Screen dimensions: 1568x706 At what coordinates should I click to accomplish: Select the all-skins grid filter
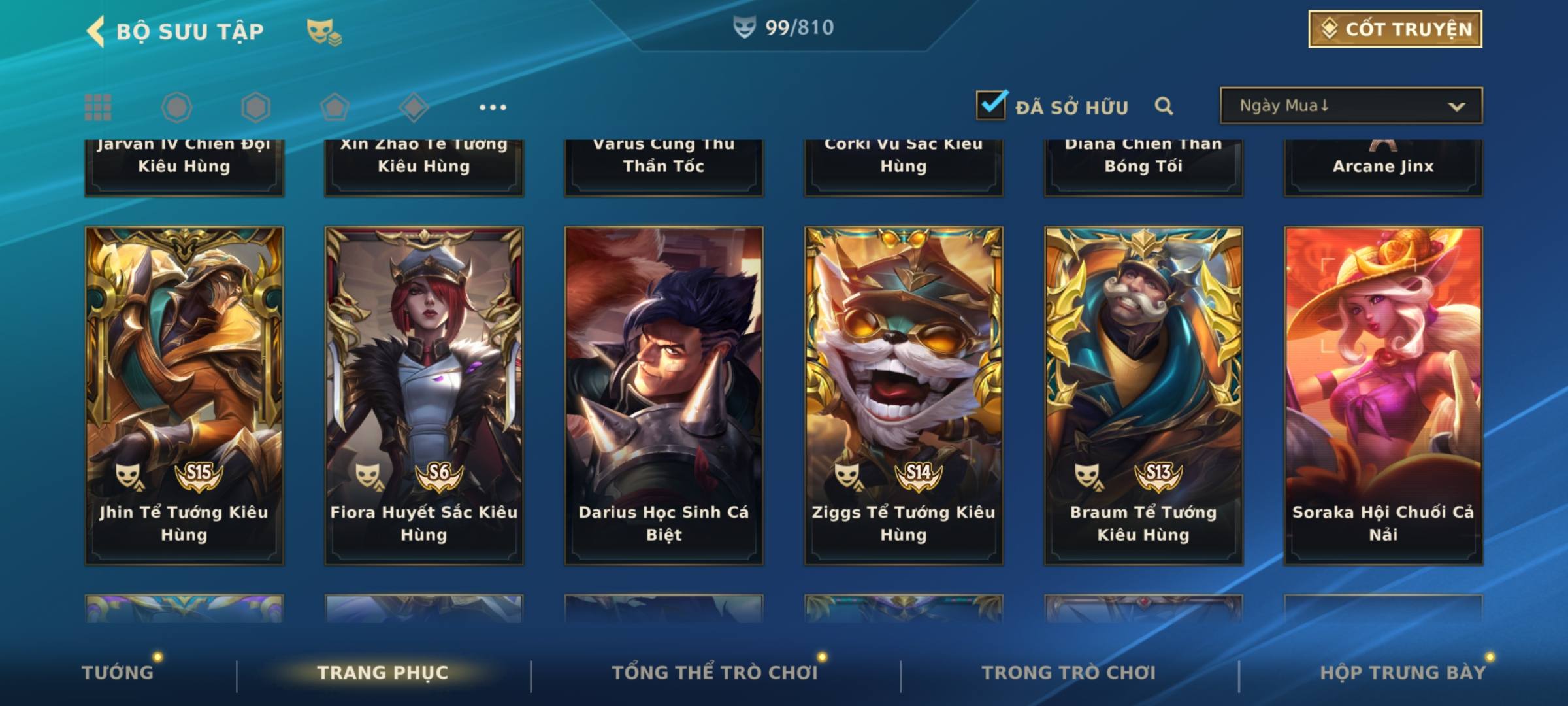pos(98,107)
